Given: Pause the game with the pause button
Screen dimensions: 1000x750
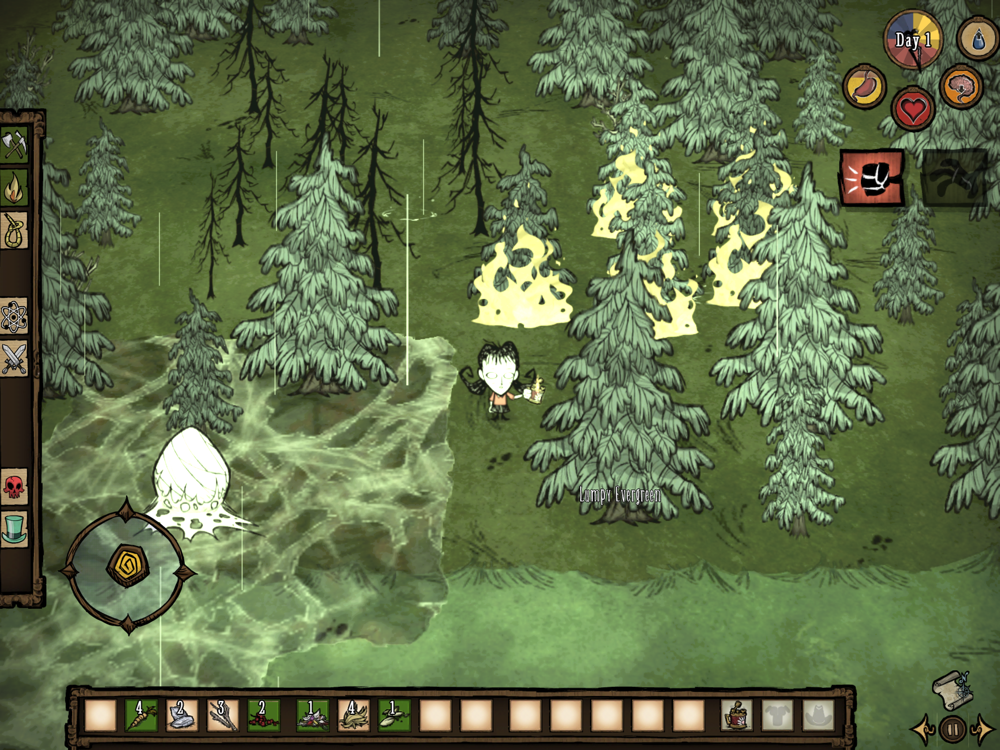Looking at the screenshot, I should click(x=954, y=729).
